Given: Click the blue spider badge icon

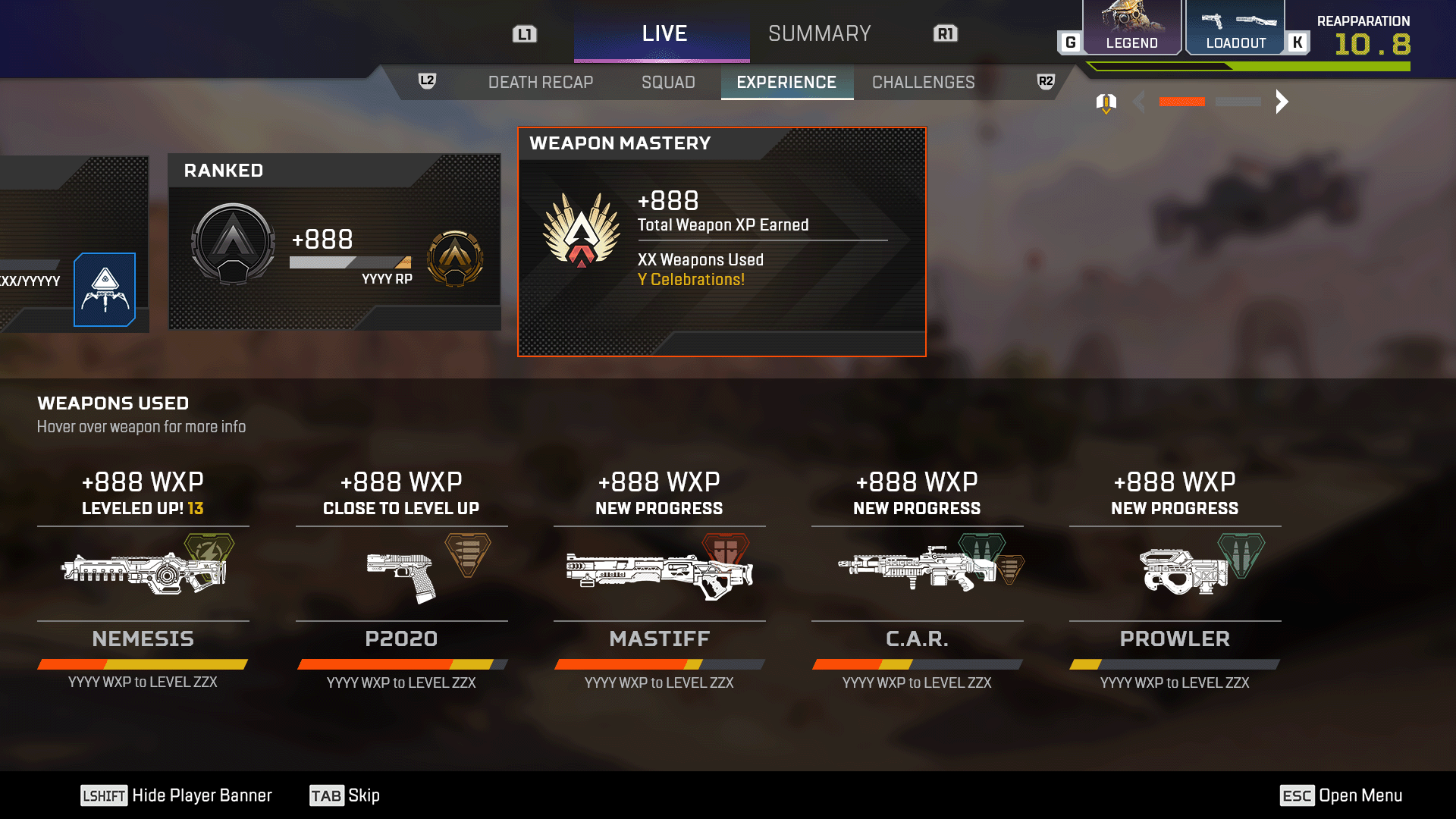Looking at the screenshot, I should [105, 290].
